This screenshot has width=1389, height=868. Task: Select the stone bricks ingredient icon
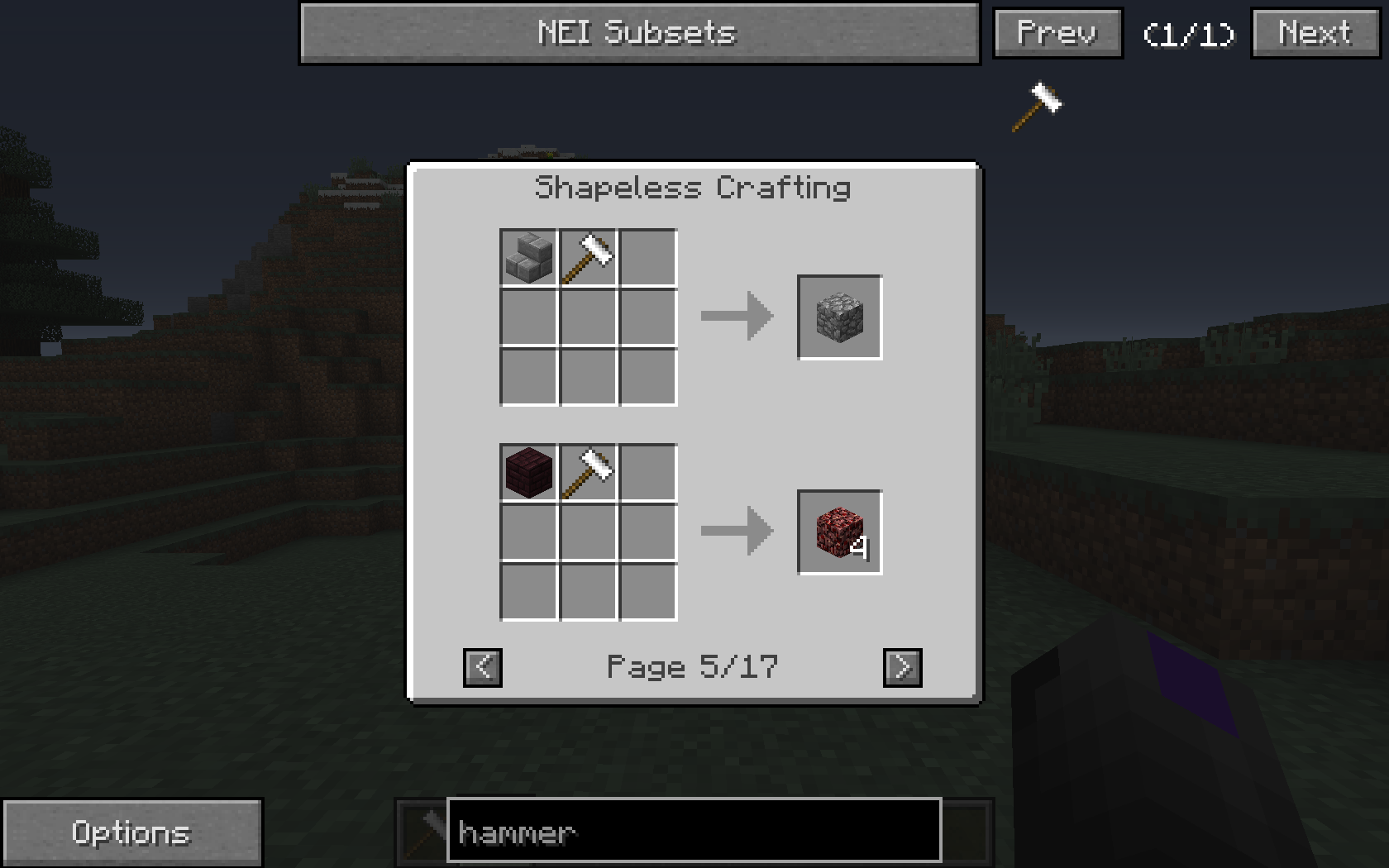(527, 256)
